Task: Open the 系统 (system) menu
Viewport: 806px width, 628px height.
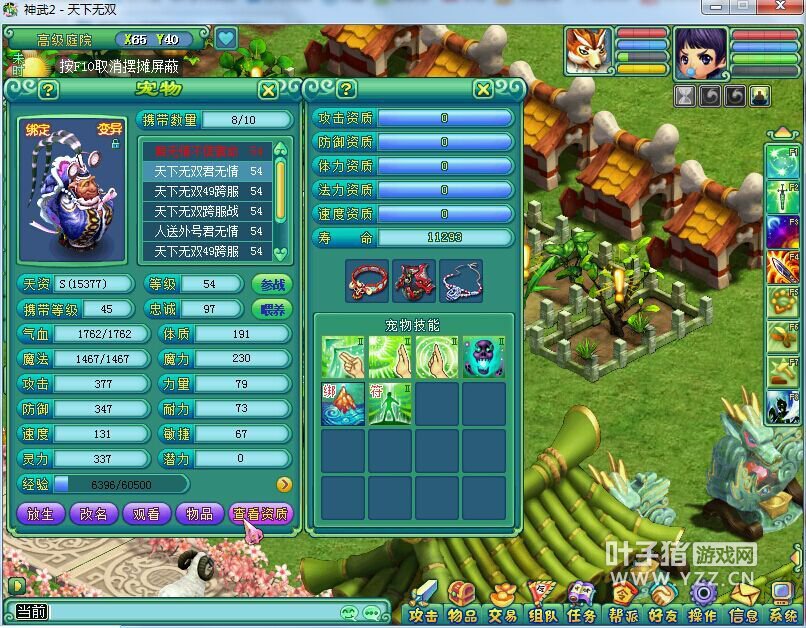Action: point(786,614)
